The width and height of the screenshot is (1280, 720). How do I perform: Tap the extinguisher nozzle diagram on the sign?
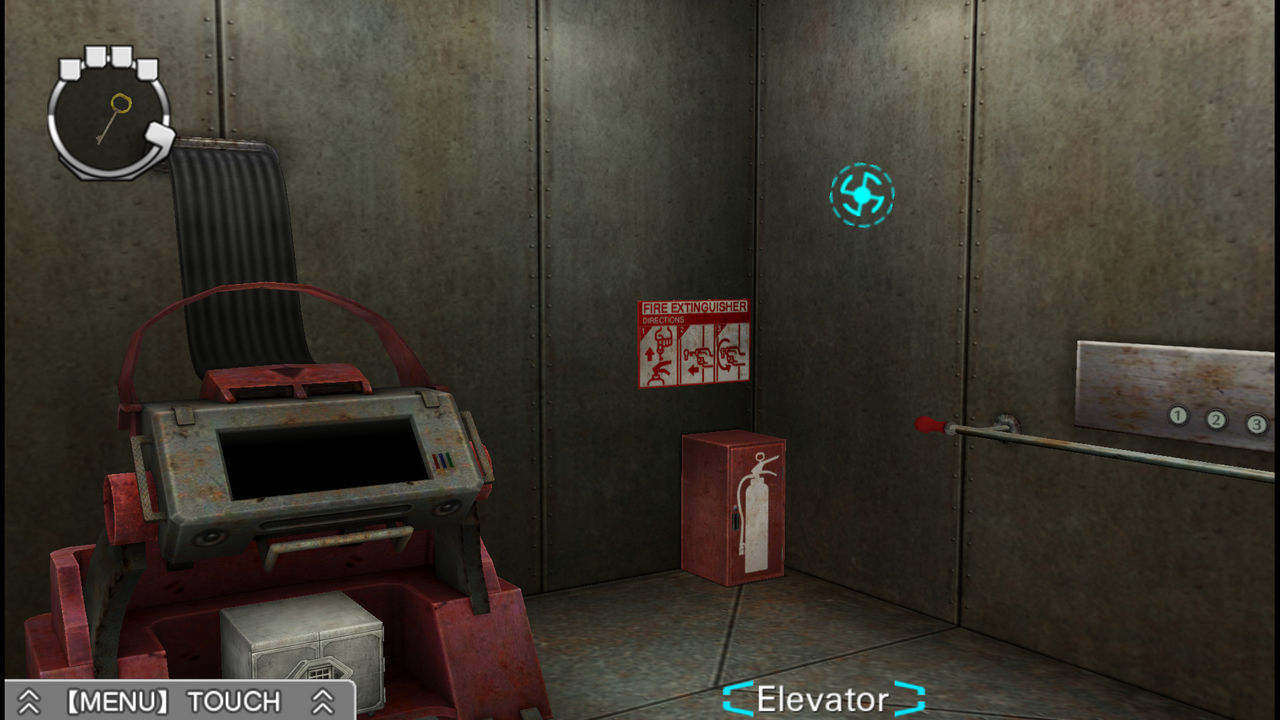(698, 356)
